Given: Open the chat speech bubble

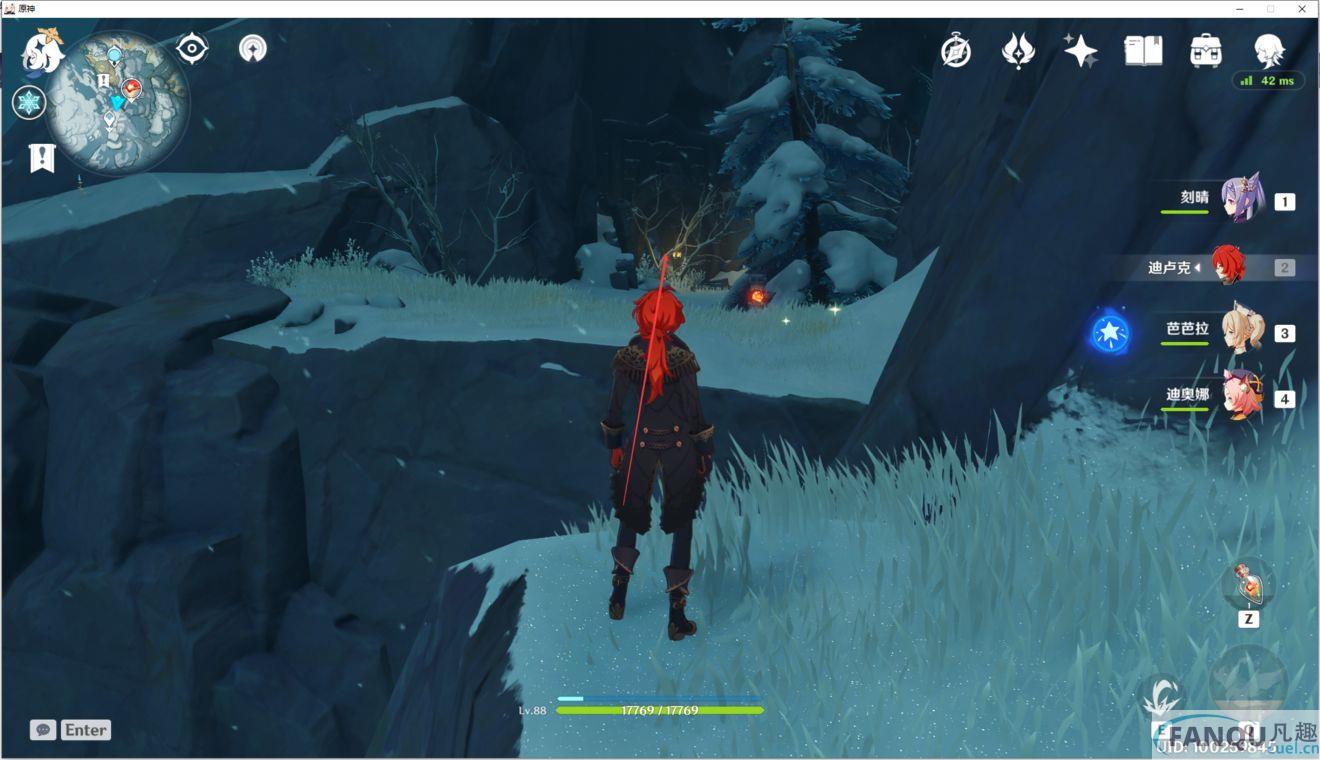Looking at the screenshot, I should pyautogui.click(x=42, y=730).
